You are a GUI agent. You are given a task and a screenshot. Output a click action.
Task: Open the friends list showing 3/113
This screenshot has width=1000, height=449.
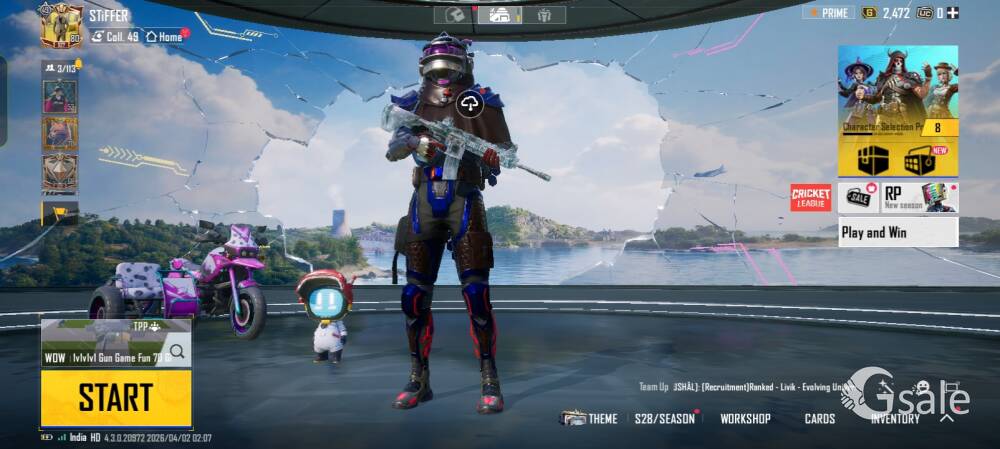[59, 67]
